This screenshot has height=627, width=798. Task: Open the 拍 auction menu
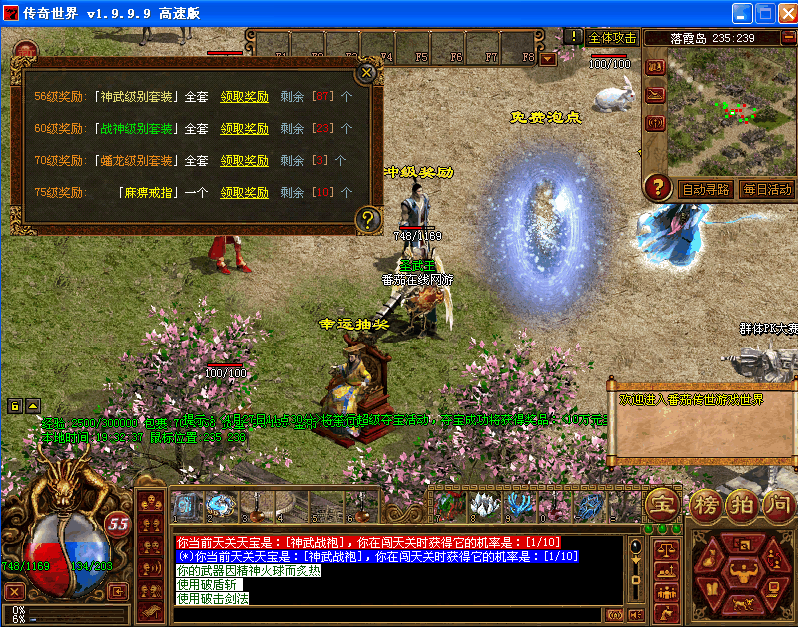click(x=741, y=504)
